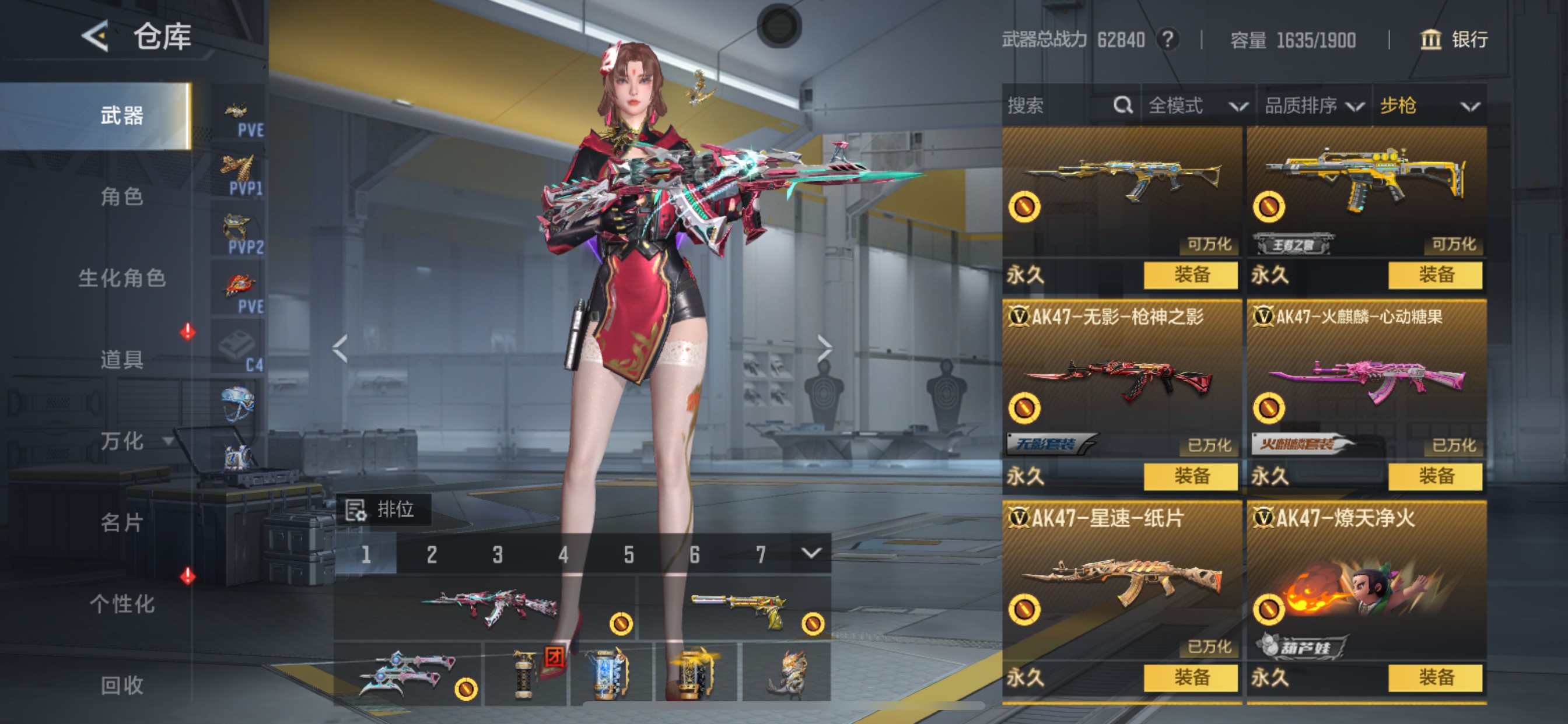
Task: Equip the AK47-燎天净火 weapon
Action: (1434, 677)
